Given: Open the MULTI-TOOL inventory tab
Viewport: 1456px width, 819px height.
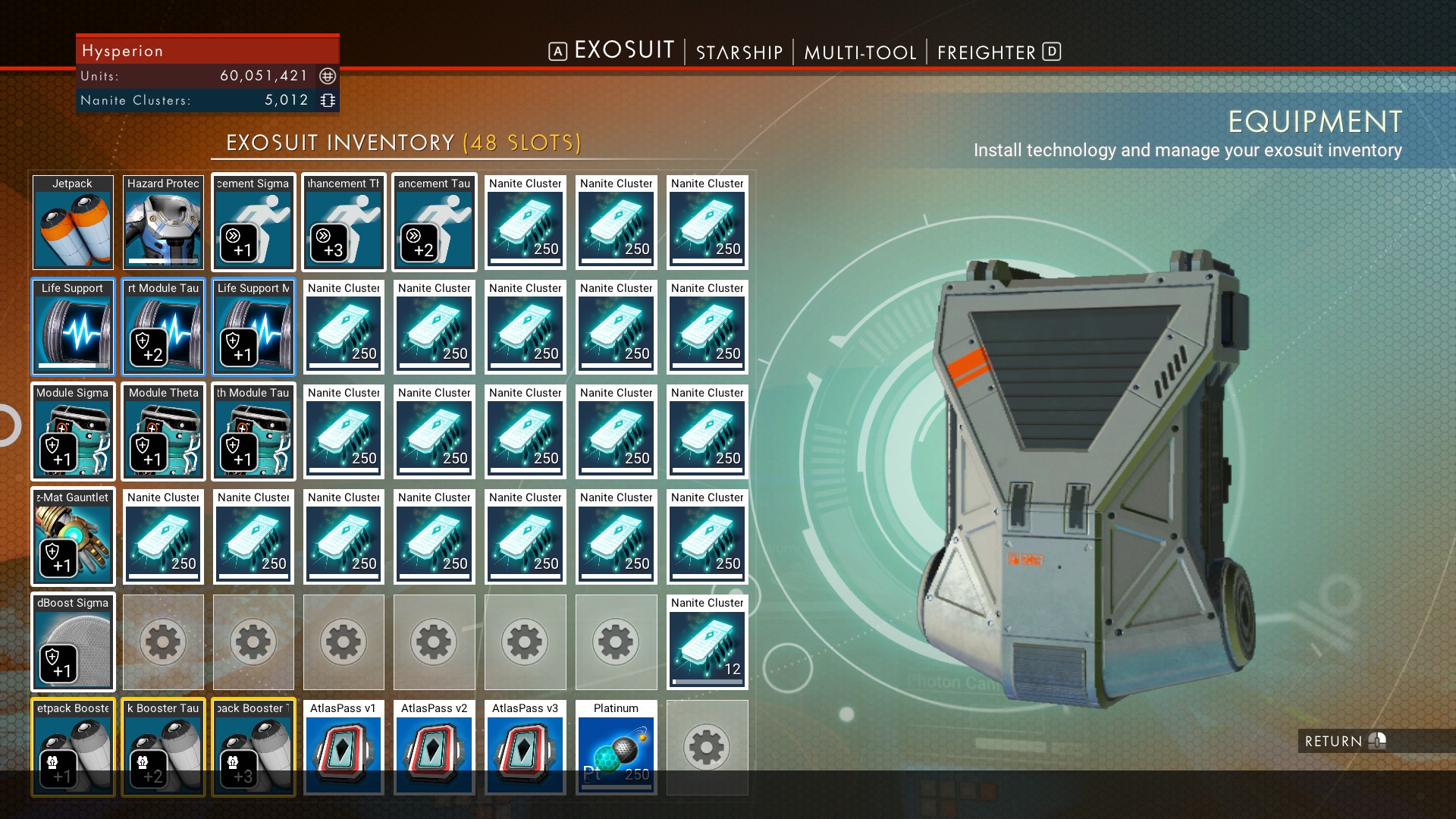Looking at the screenshot, I should (861, 52).
